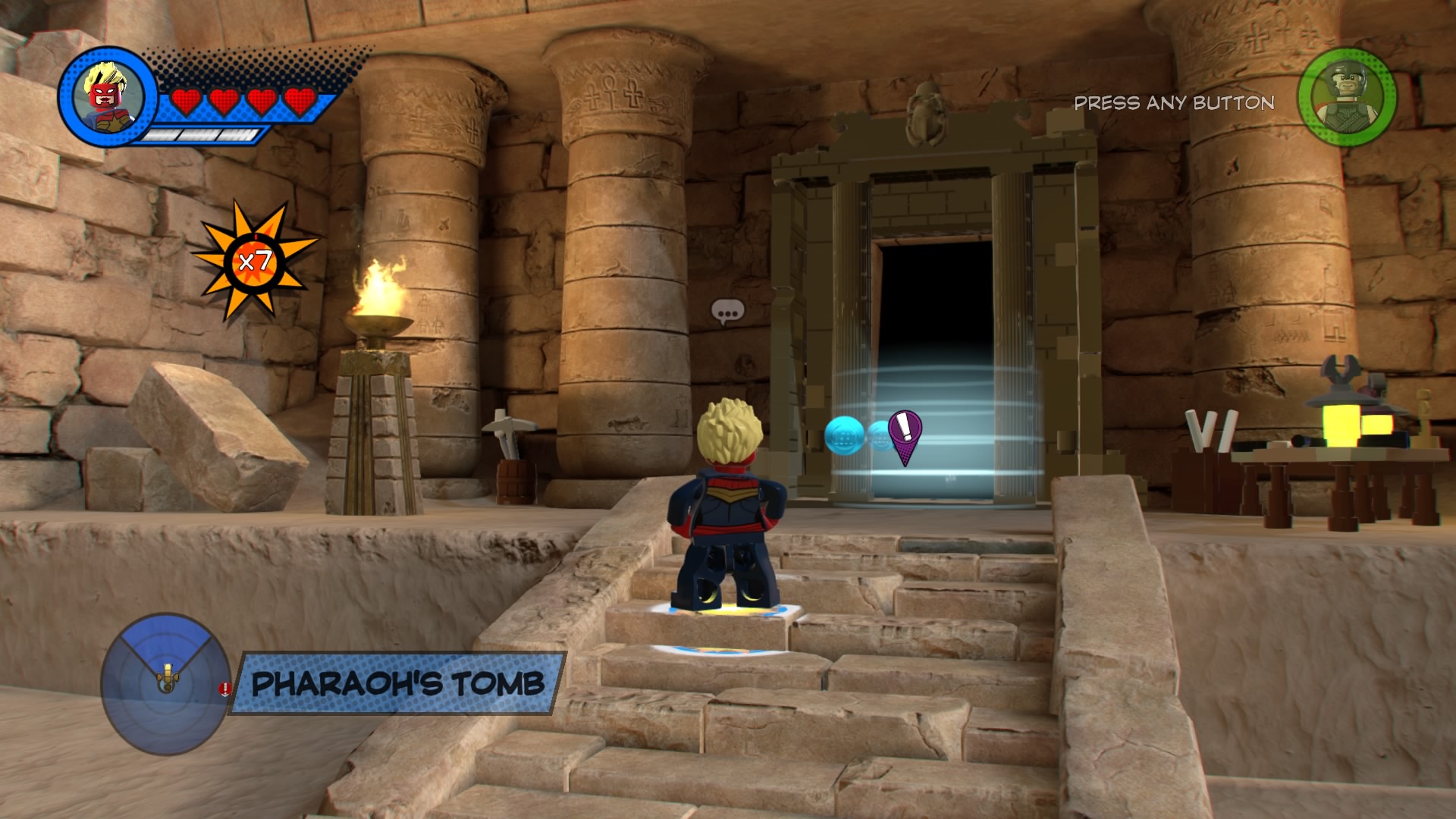The width and height of the screenshot is (1456, 819).
Task: Click the Pharaoh's Tomb location banner
Action: point(398,683)
